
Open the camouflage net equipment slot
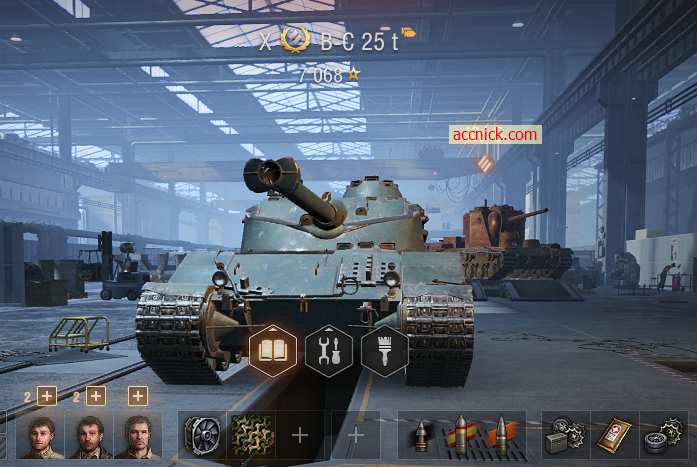[251, 437]
